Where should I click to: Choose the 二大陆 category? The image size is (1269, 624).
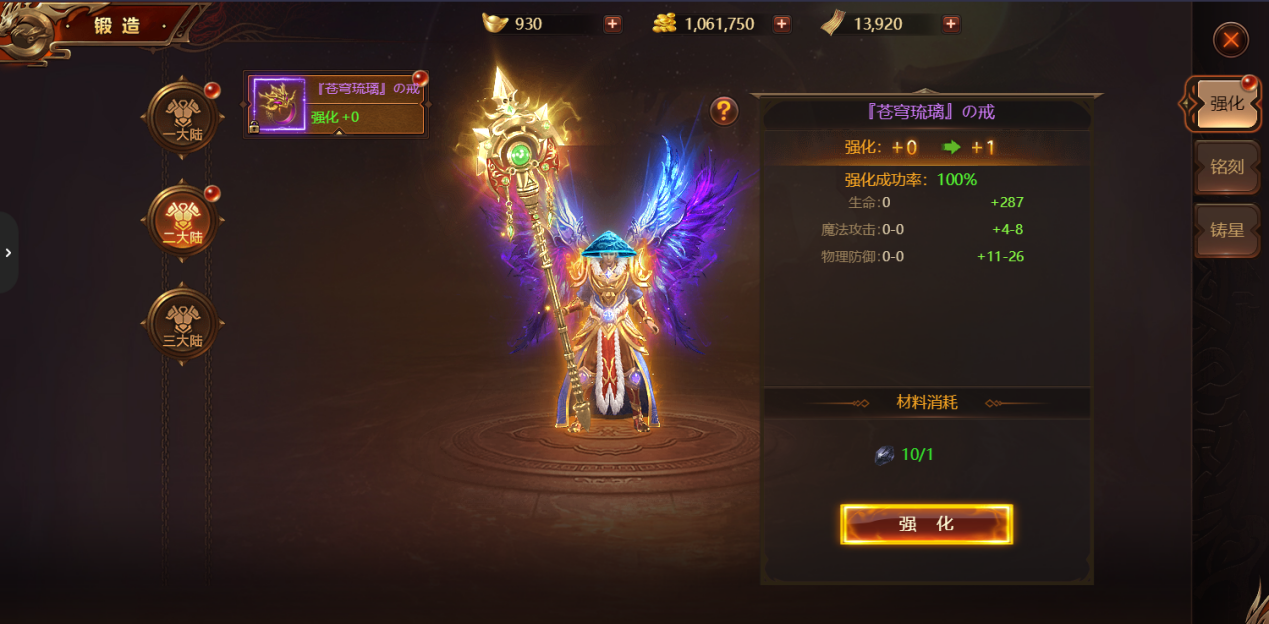182,222
